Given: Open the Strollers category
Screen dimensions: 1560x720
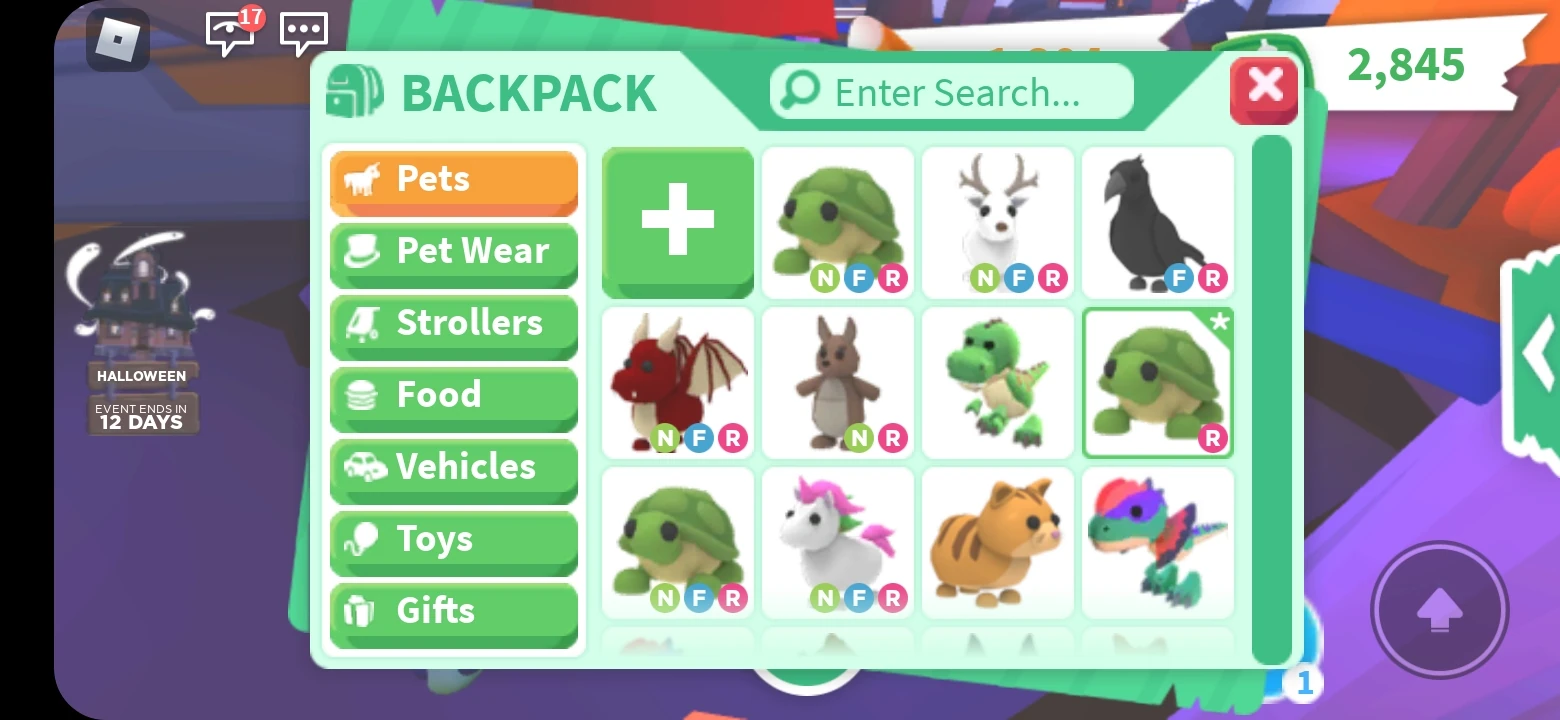Looking at the screenshot, I should (x=453, y=323).
